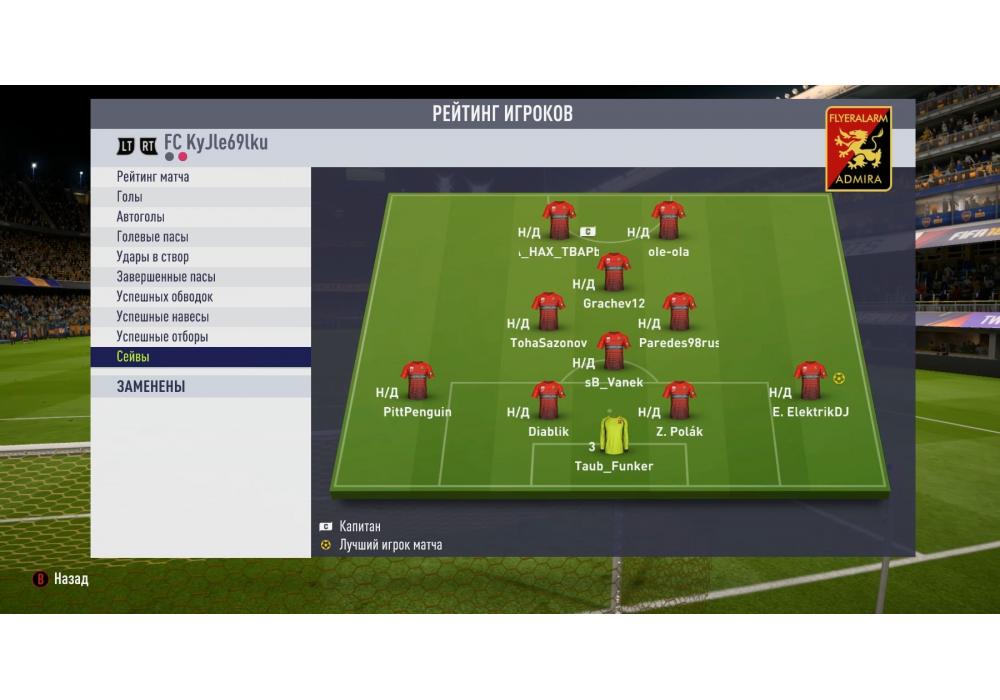Select TohaSazonov on the pitch
The height and width of the screenshot is (700, 1000).
[x=548, y=312]
